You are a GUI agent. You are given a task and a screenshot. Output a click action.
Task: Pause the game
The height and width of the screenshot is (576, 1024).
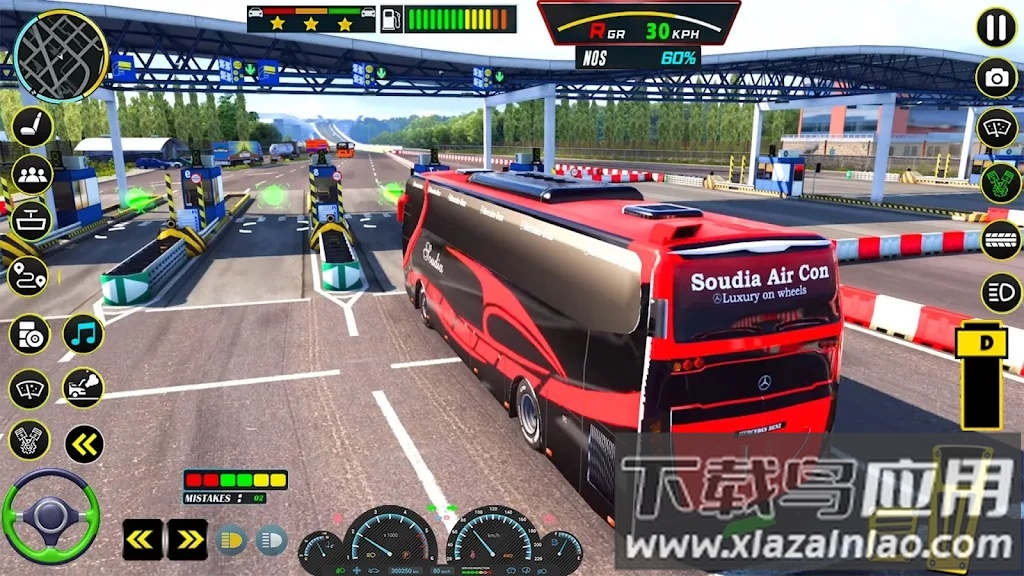(x=996, y=27)
